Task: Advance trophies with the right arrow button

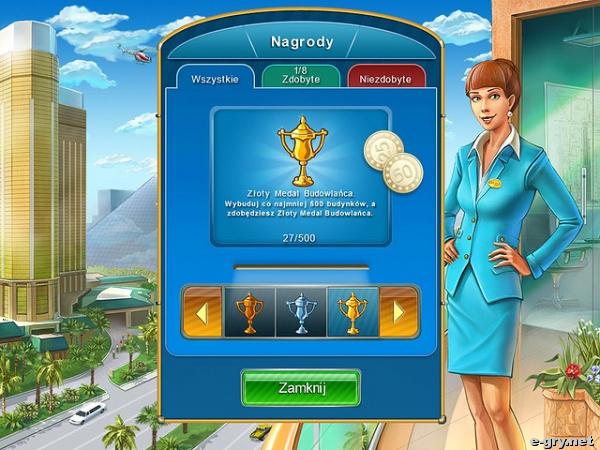Action: click(x=398, y=311)
